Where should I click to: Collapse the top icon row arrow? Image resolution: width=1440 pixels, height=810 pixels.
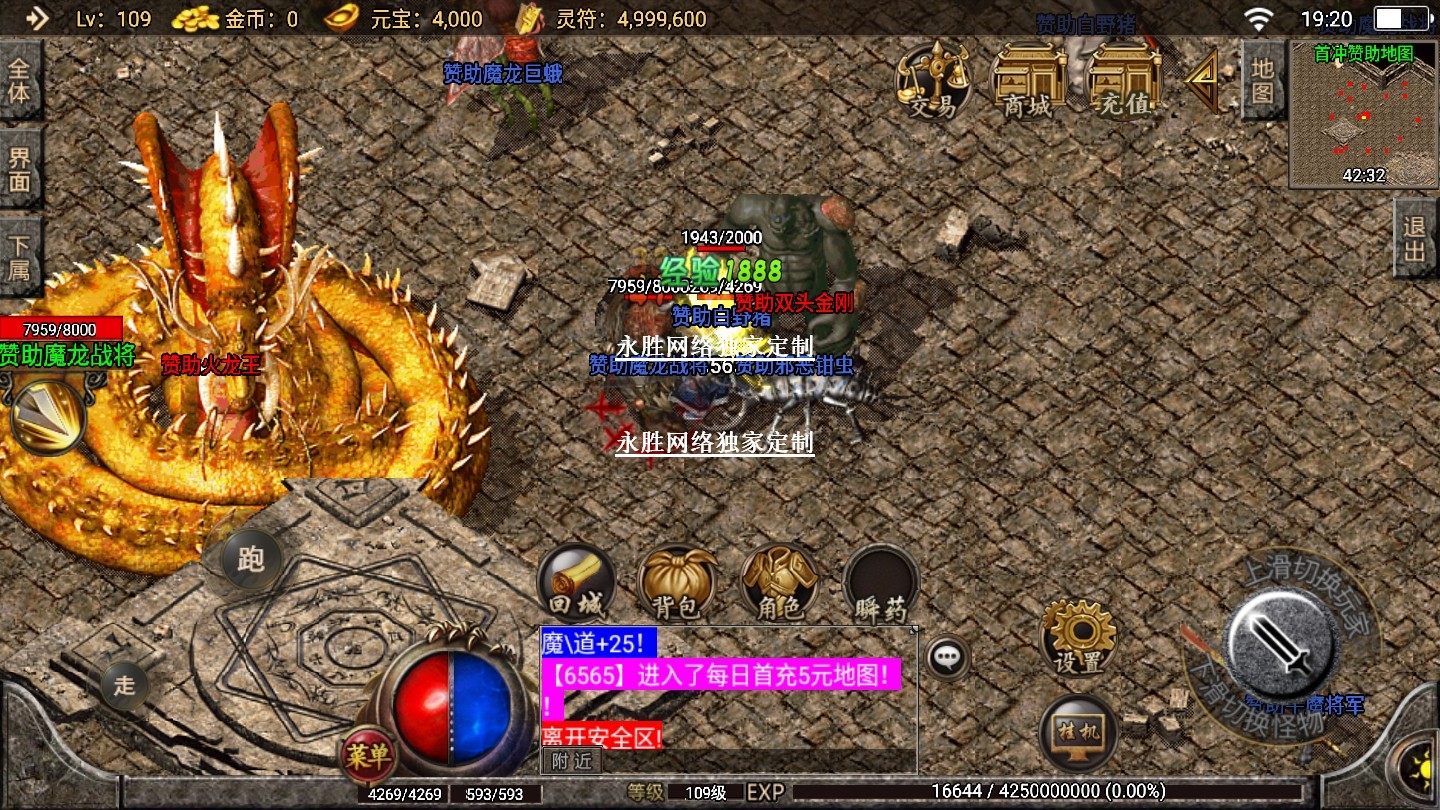click(x=1202, y=78)
